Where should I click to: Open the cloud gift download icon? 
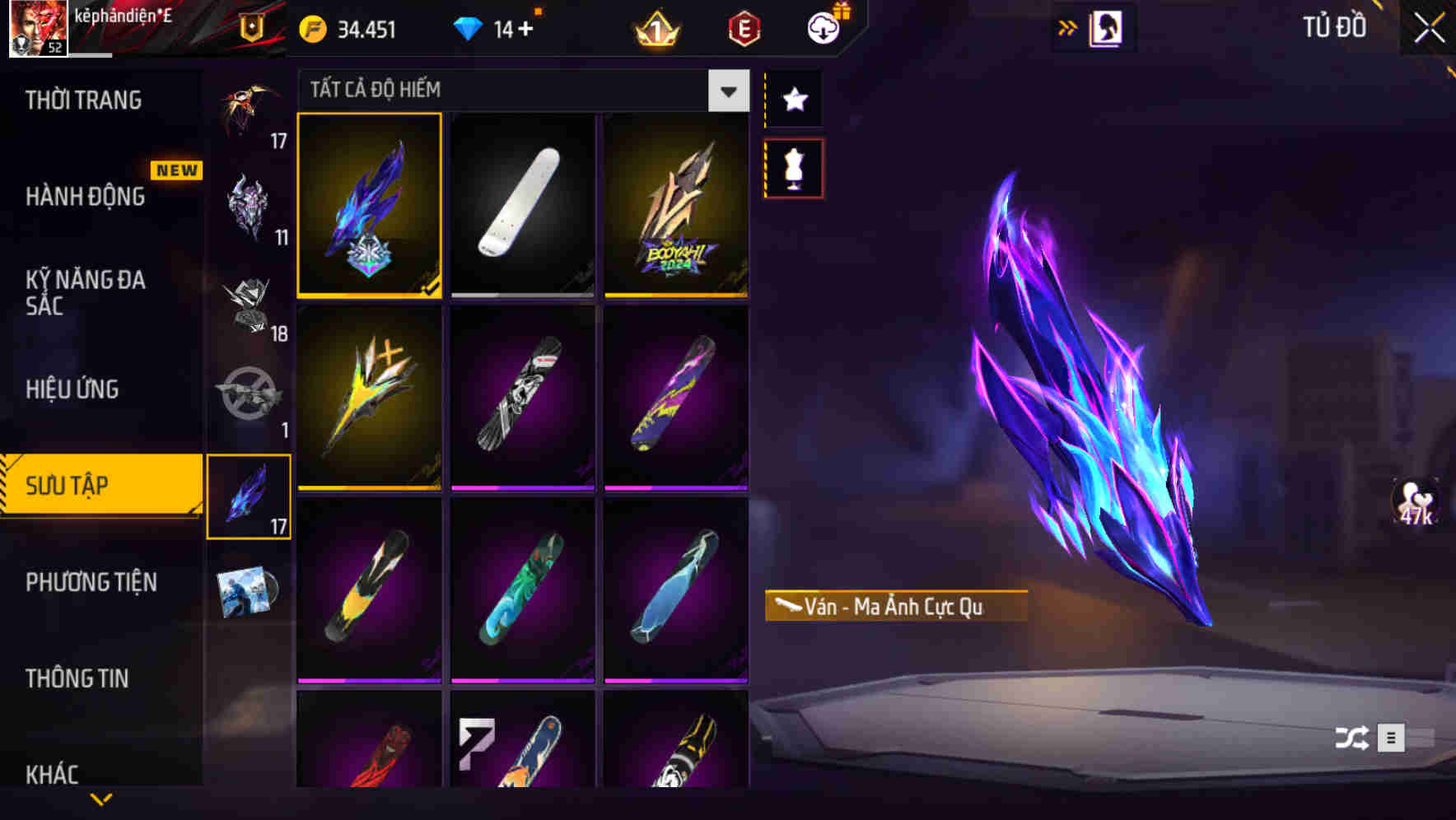coord(823,27)
